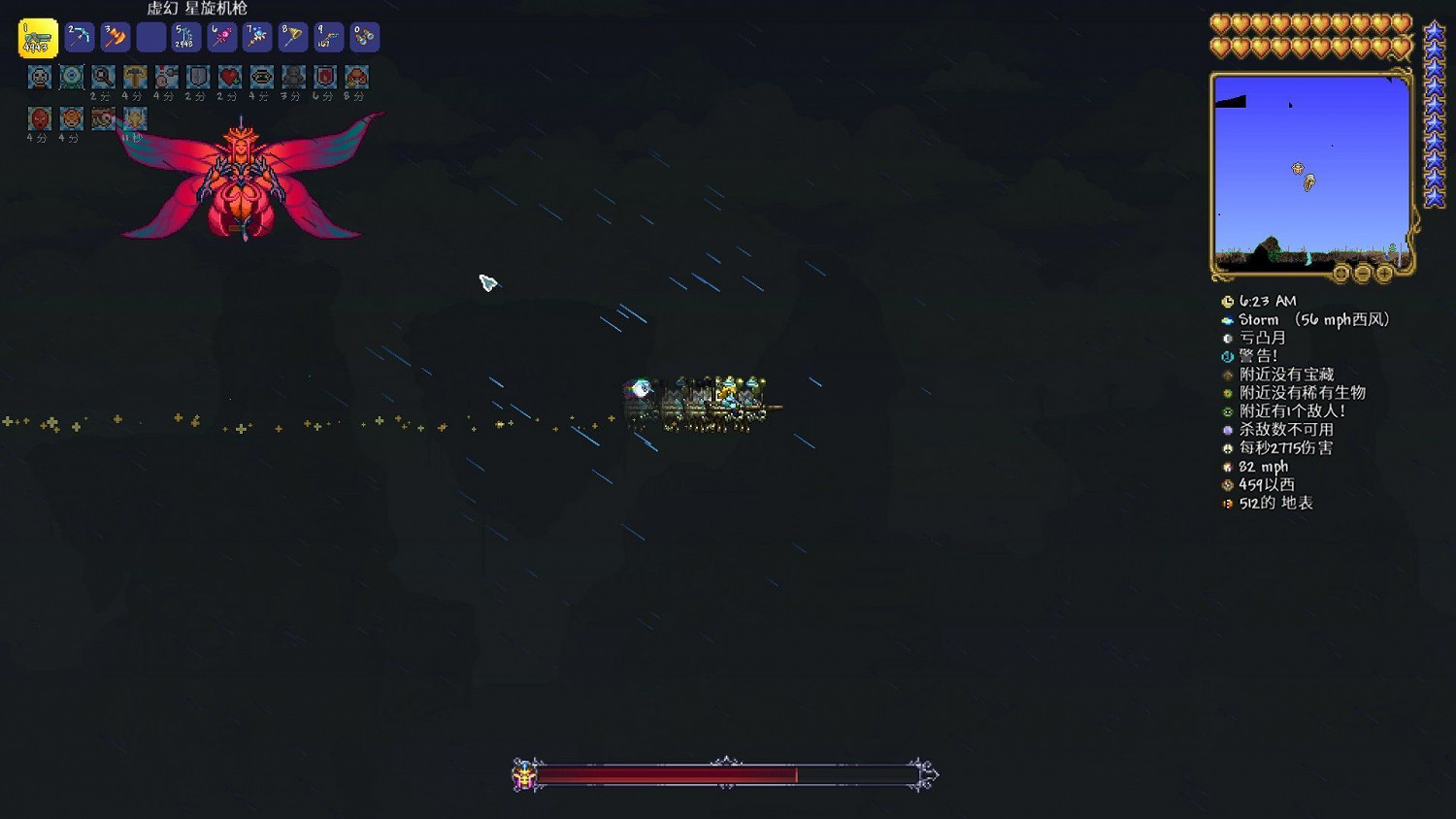
Task: Select the bell item in hotbar slot 8
Action: [291, 37]
